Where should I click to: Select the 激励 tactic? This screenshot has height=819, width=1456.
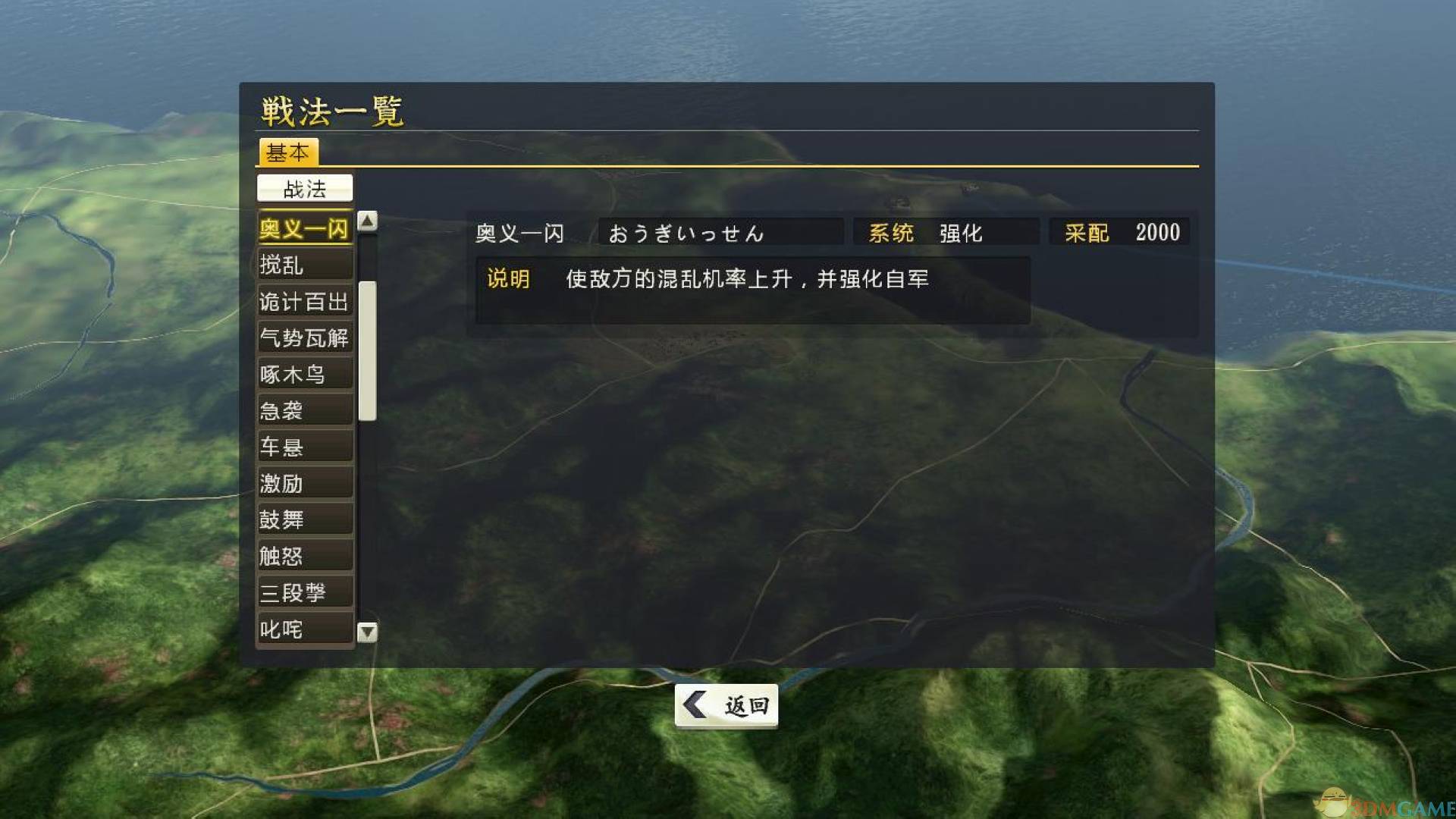coord(303,483)
